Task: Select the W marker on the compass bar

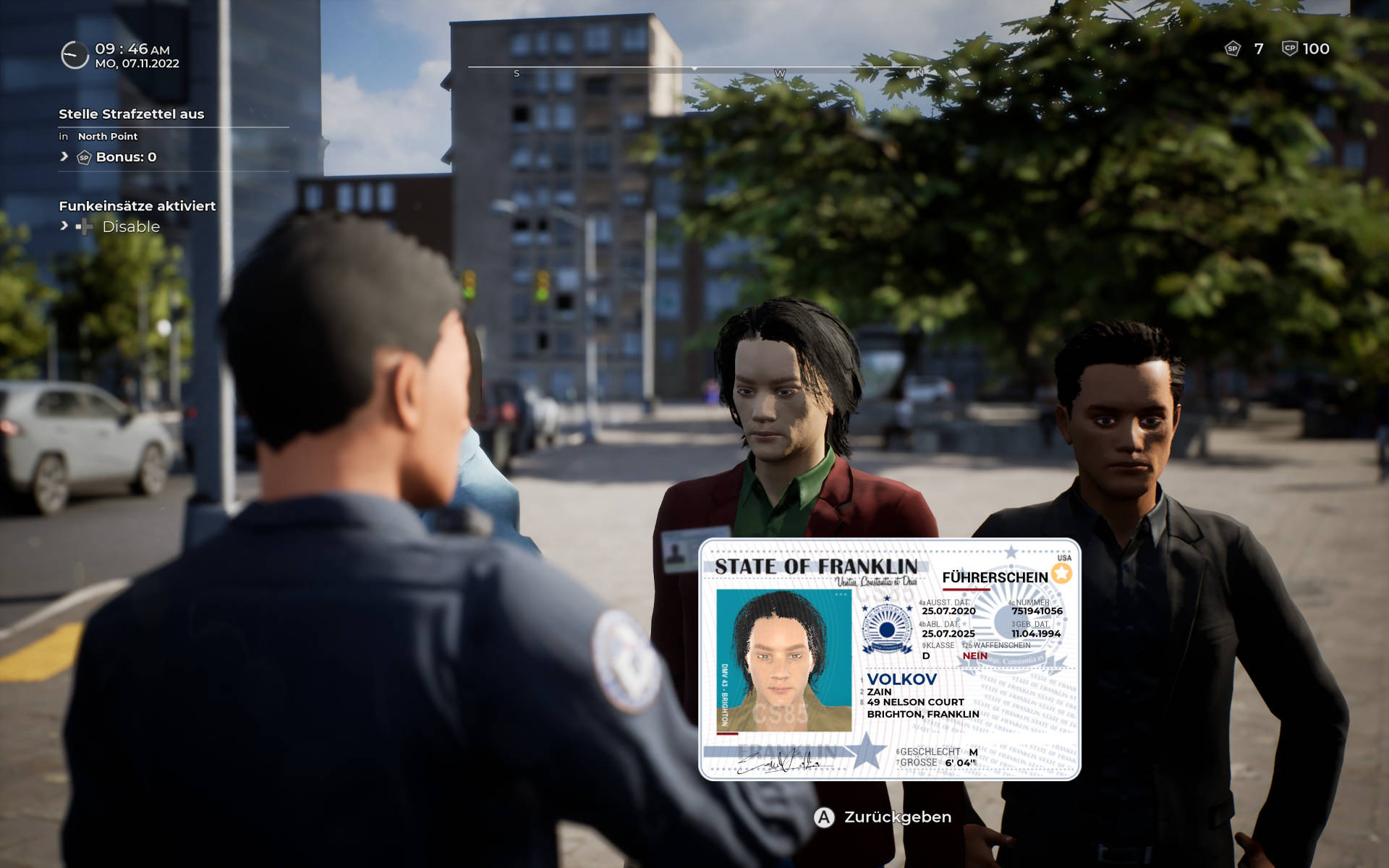Action: pyautogui.click(x=779, y=73)
